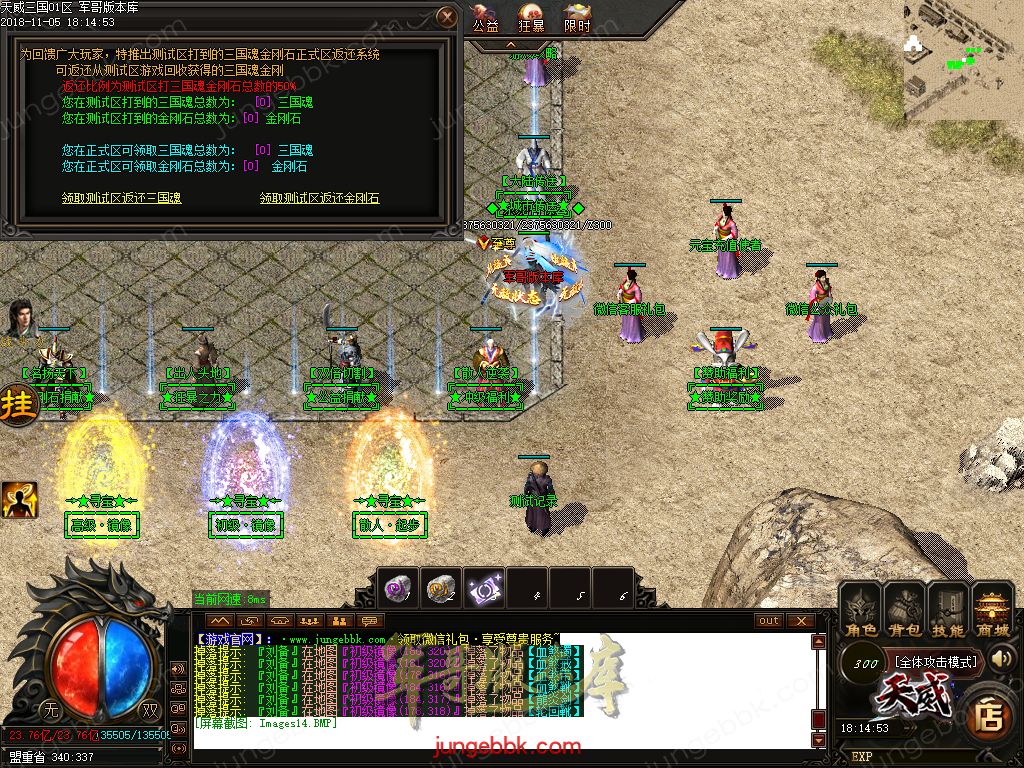Open the minimap
The height and width of the screenshot is (768, 1024).
(964, 60)
